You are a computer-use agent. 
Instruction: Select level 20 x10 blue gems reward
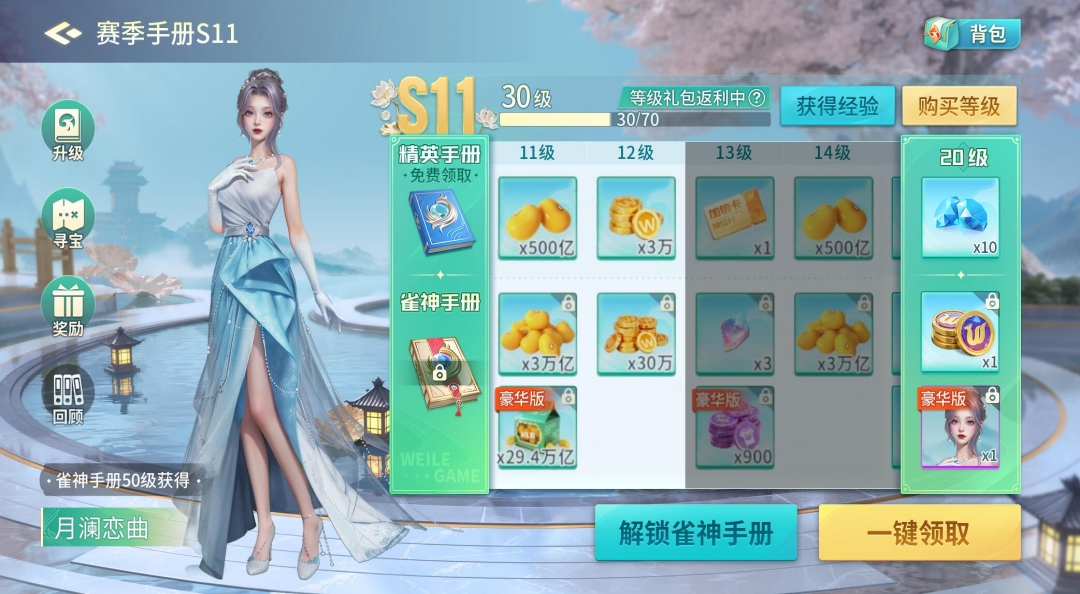tap(960, 217)
